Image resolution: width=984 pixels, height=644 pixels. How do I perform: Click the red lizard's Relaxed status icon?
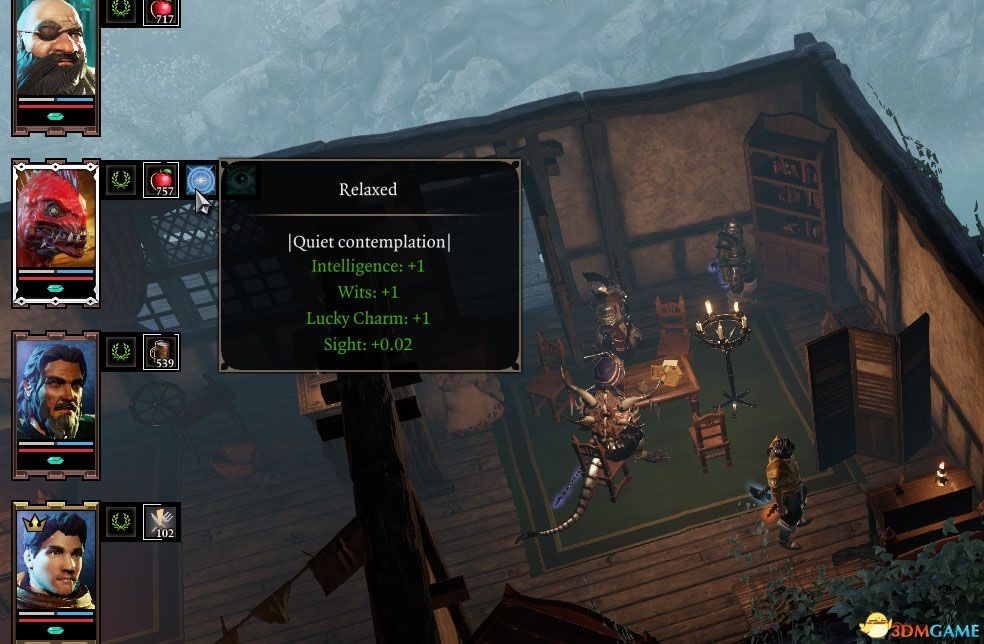click(201, 180)
